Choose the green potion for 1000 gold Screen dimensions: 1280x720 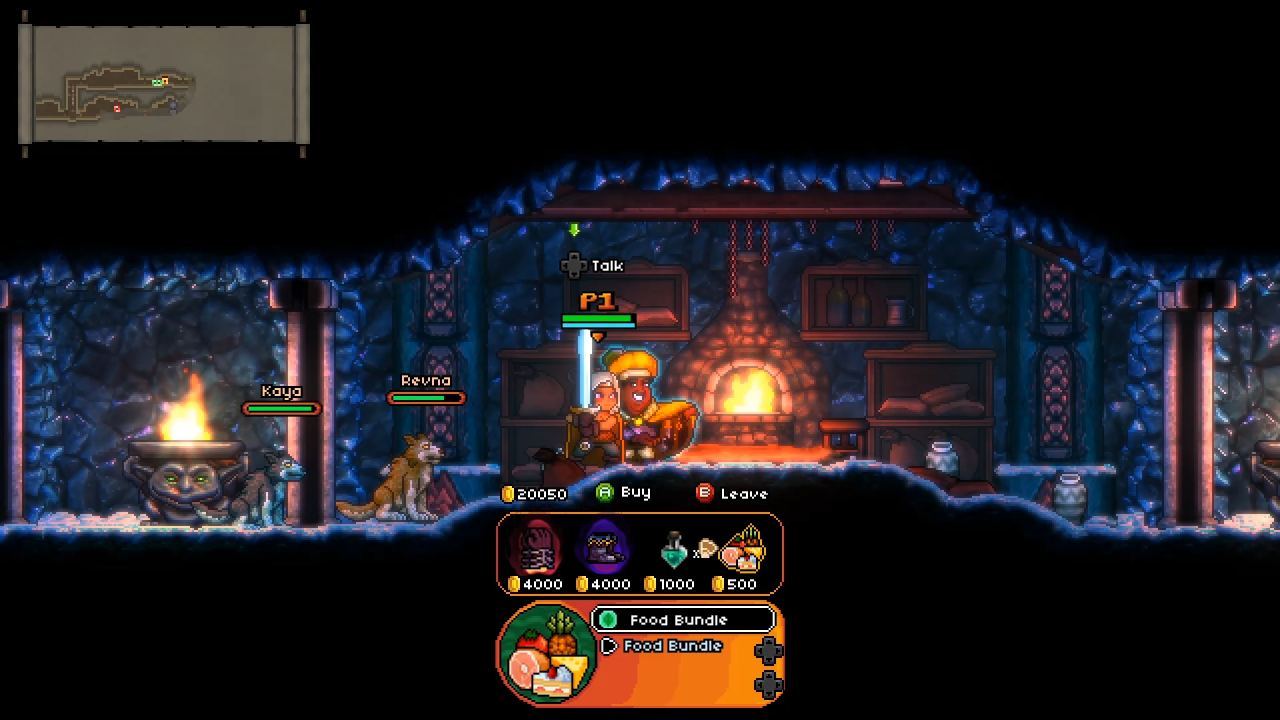[673, 550]
